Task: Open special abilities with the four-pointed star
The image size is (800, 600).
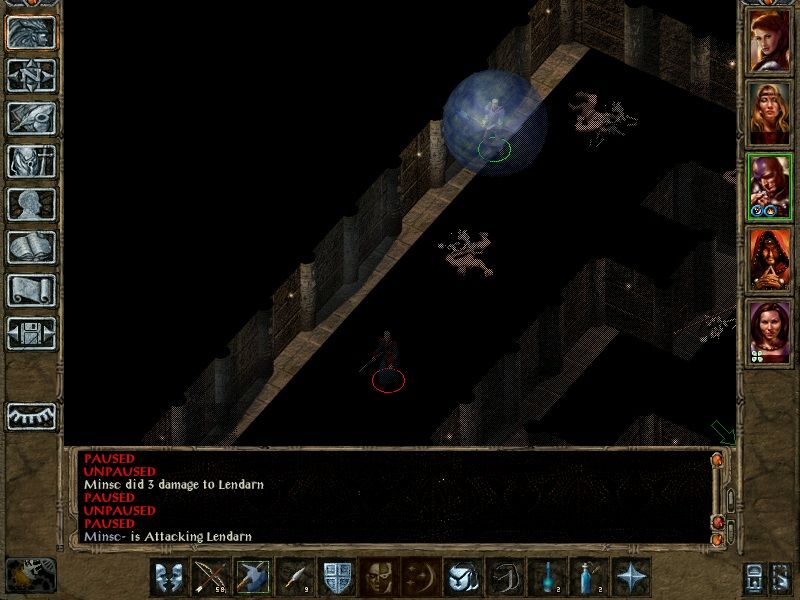Action: (x=632, y=578)
